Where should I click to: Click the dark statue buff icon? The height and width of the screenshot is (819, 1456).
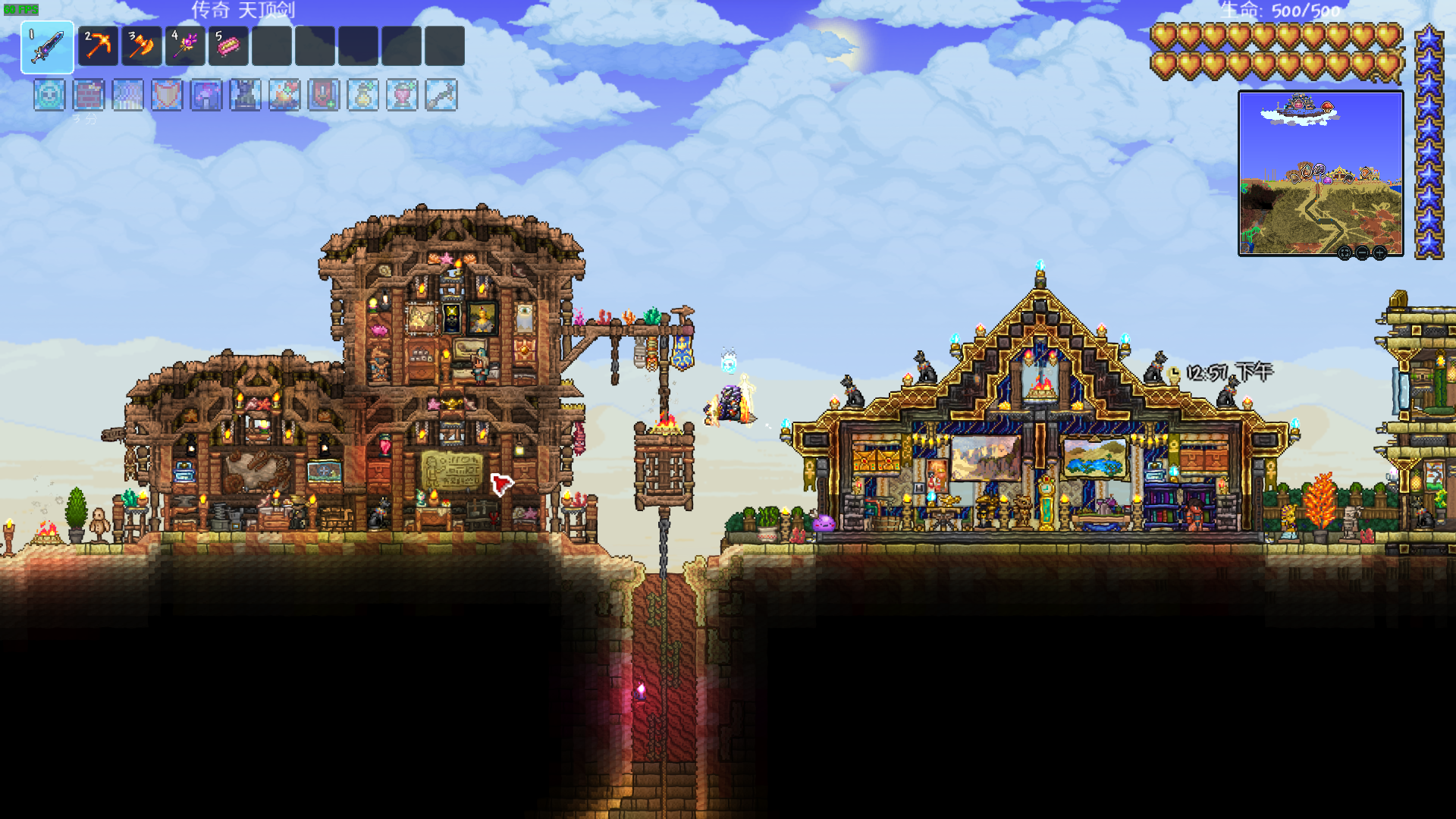(245, 96)
